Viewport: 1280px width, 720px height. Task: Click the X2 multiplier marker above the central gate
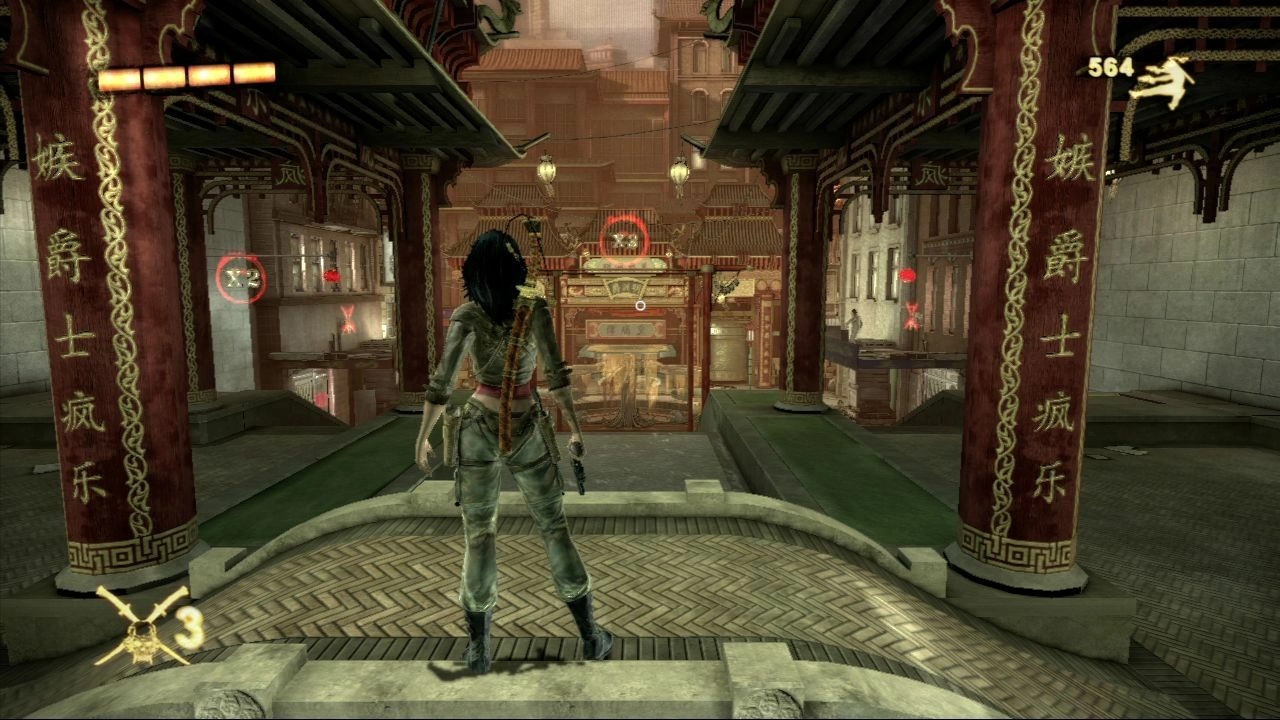coord(625,240)
